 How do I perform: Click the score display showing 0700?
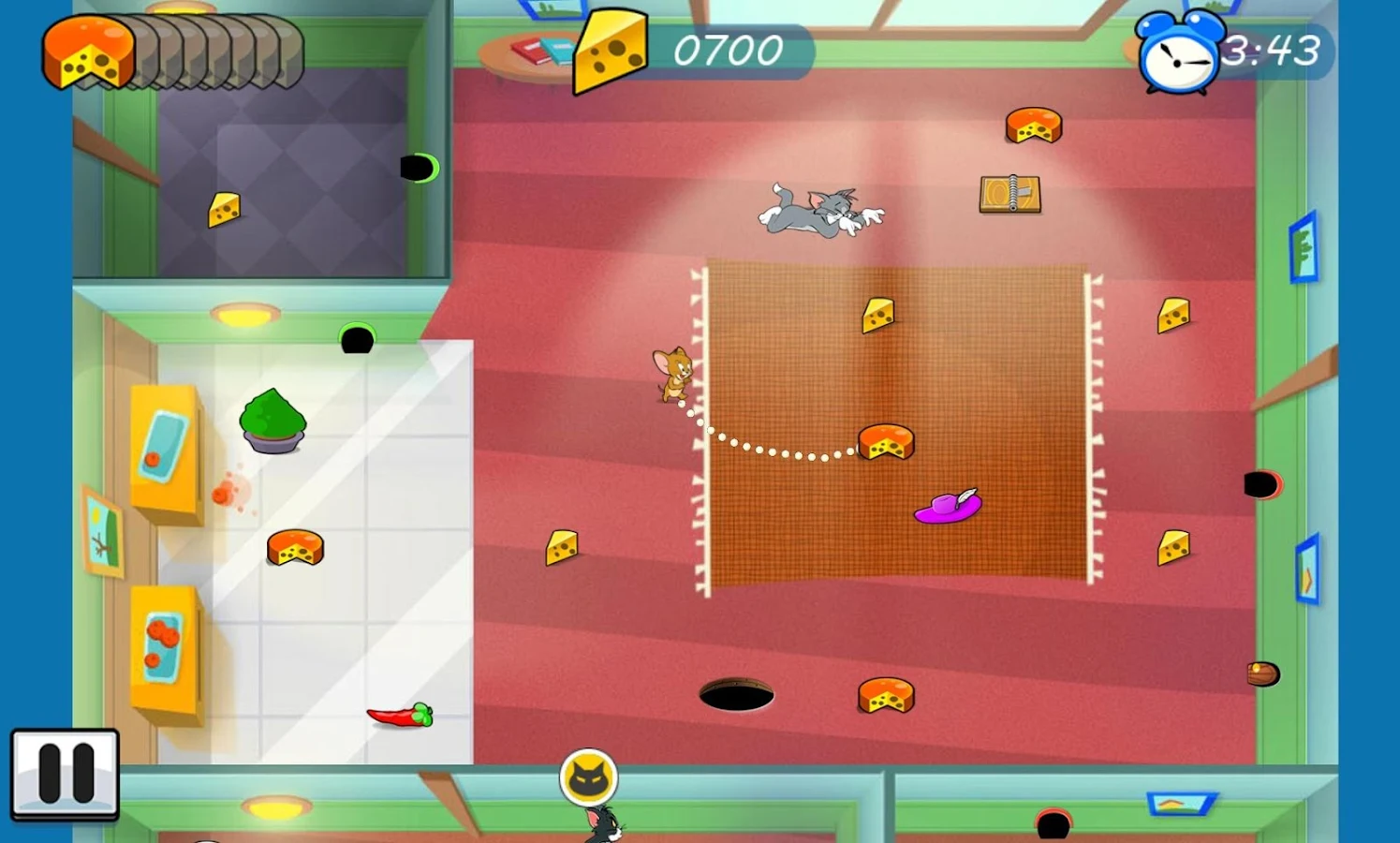(729, 52)
